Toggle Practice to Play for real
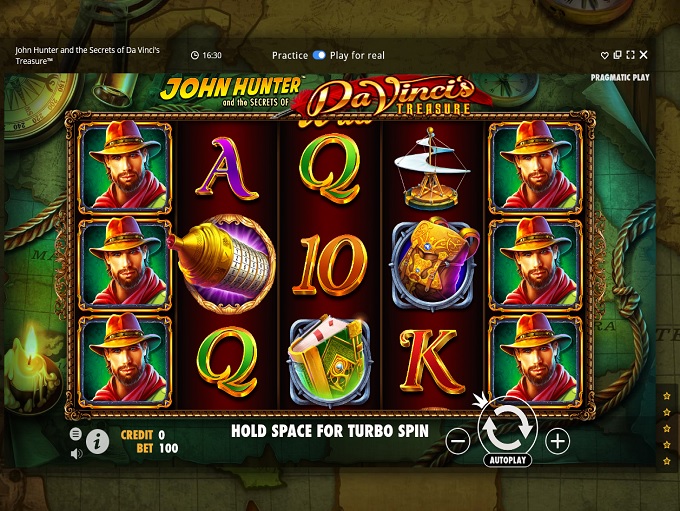The height and width of the screenshot is (511, 680). (319, 55)
